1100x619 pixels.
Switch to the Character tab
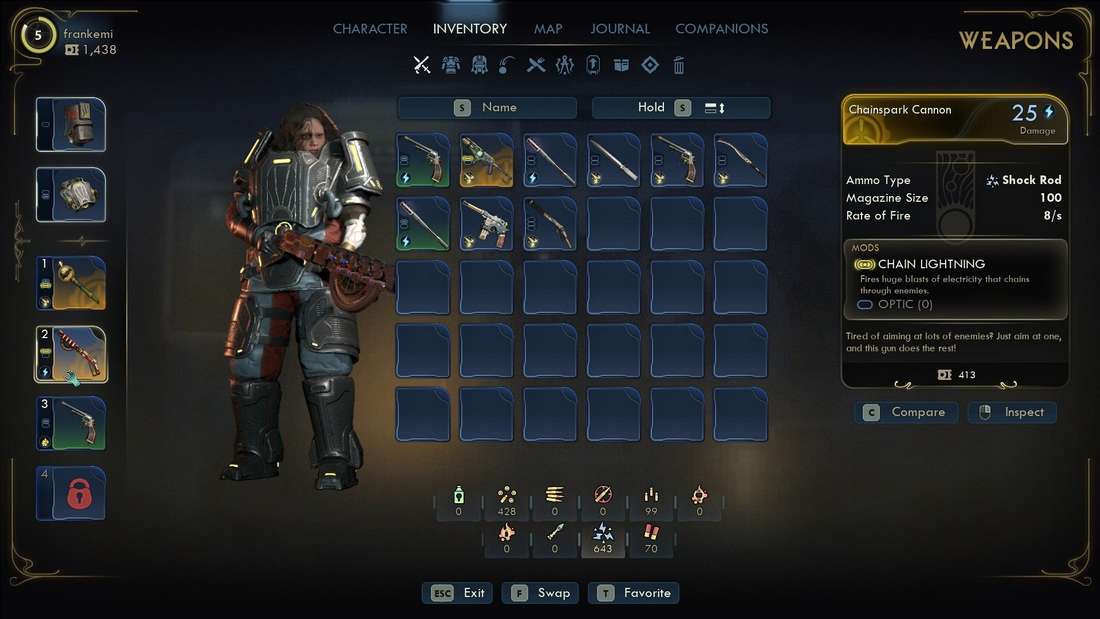(370, 29)
